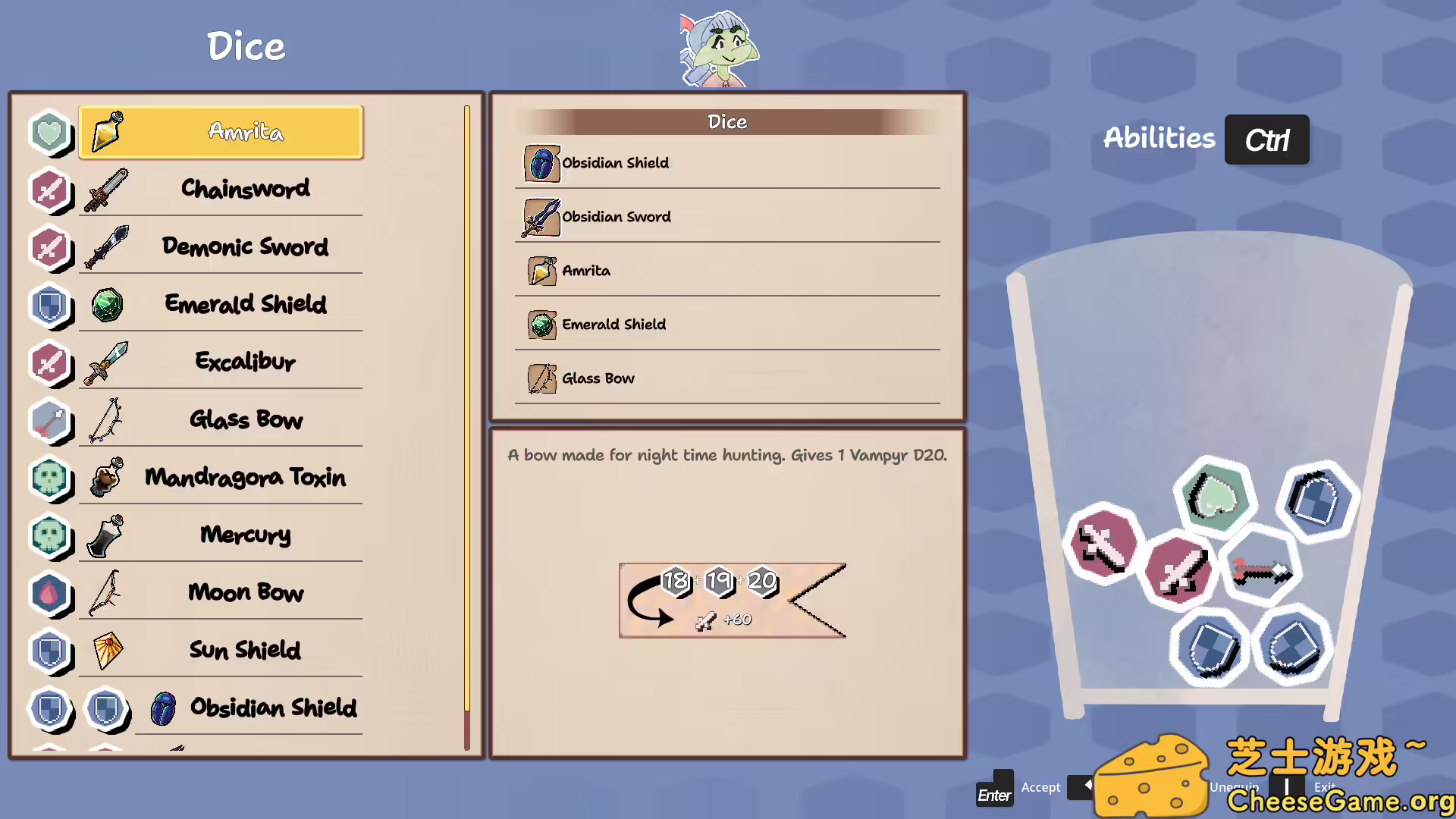Click the character portrait at the top
This screenshot has height=819, width=1456.
pyautogui.click(x=720, y=49)
